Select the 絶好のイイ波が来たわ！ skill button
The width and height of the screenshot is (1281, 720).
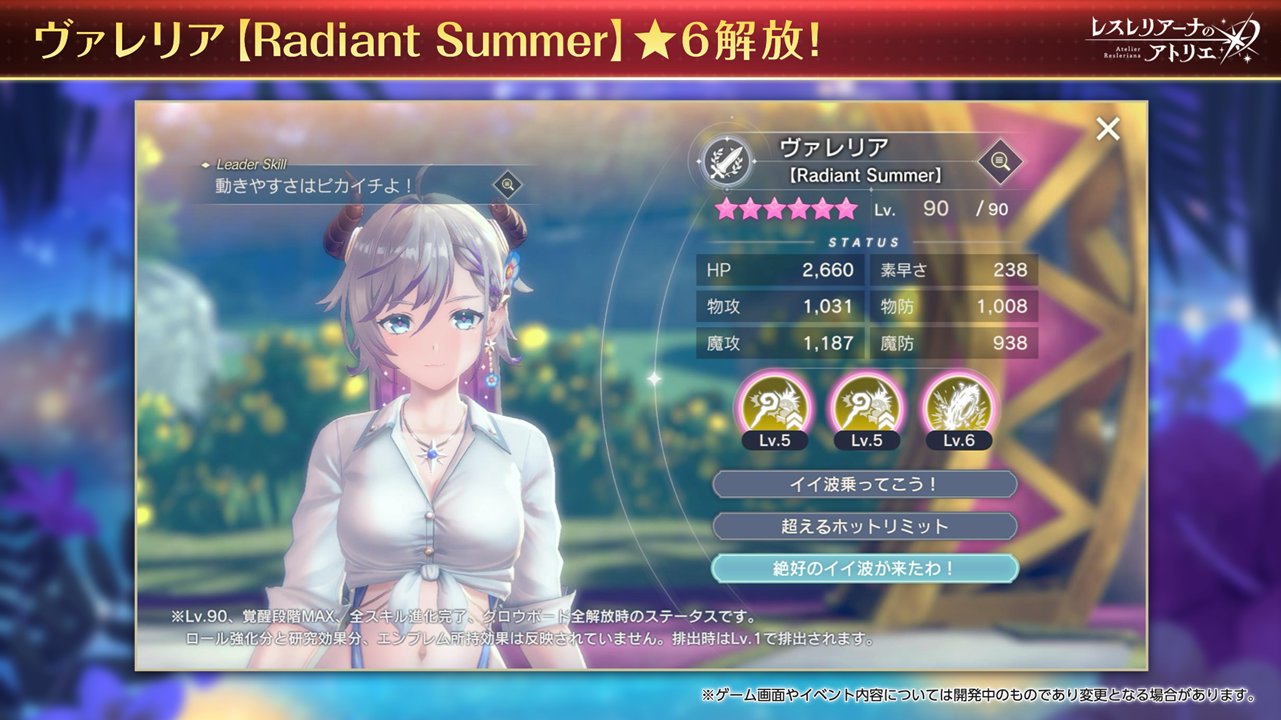(x=864, y=568)
